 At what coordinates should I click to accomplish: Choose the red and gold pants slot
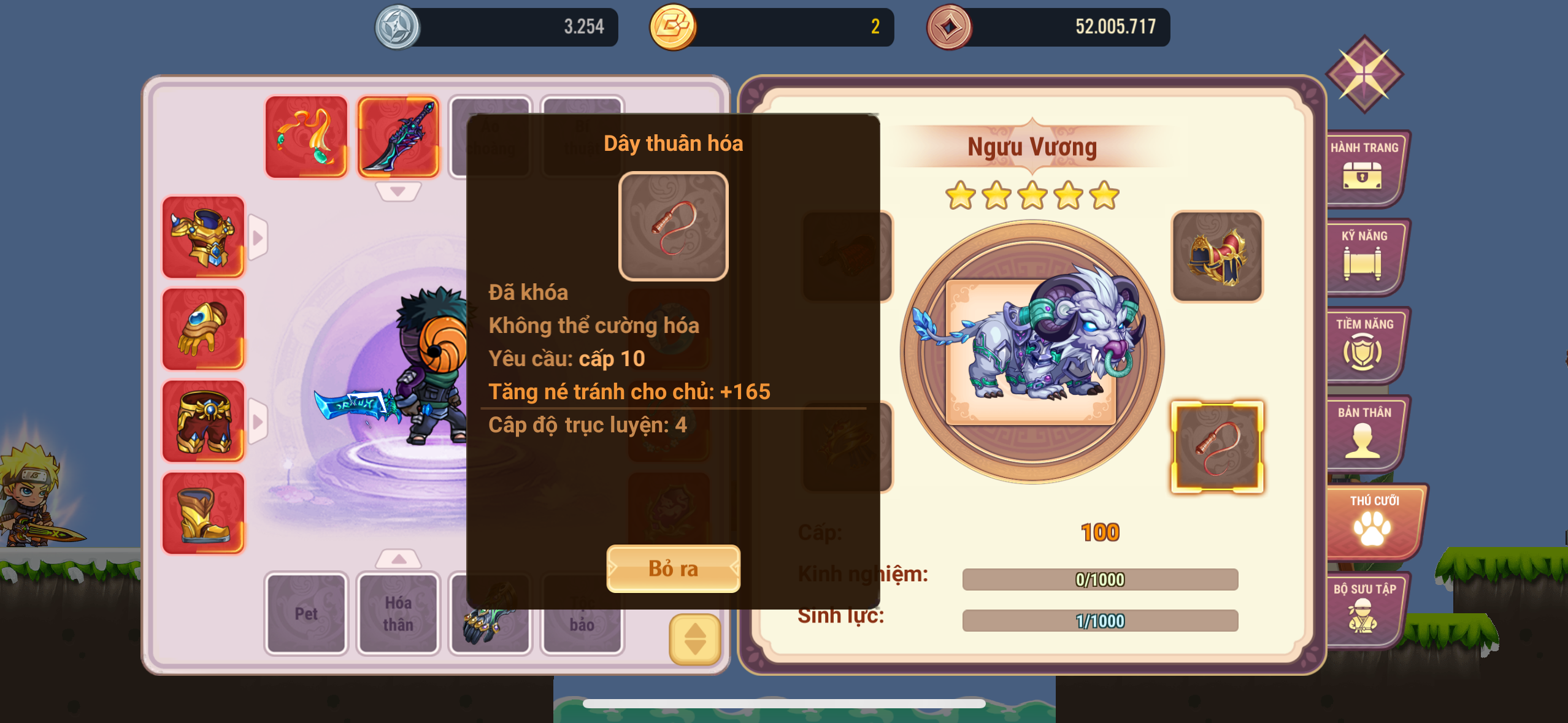click(203, 421)
